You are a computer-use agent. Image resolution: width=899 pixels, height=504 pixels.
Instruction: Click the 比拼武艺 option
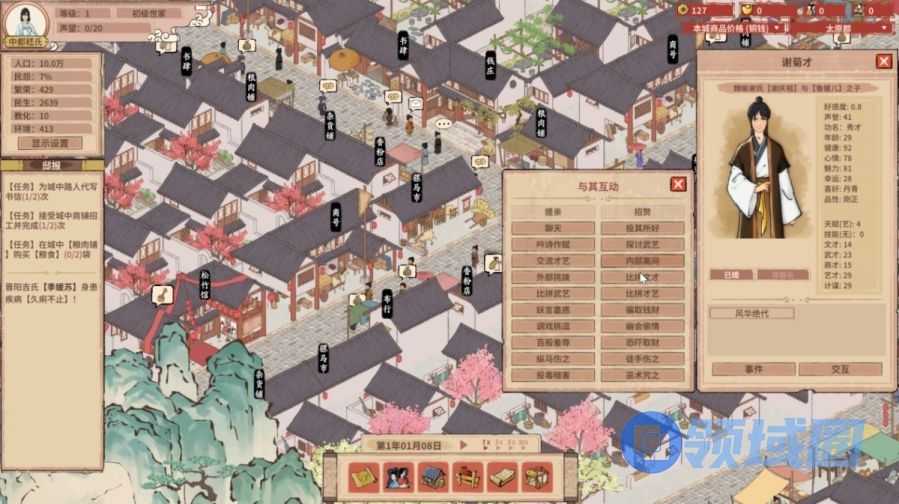(553, 292)
